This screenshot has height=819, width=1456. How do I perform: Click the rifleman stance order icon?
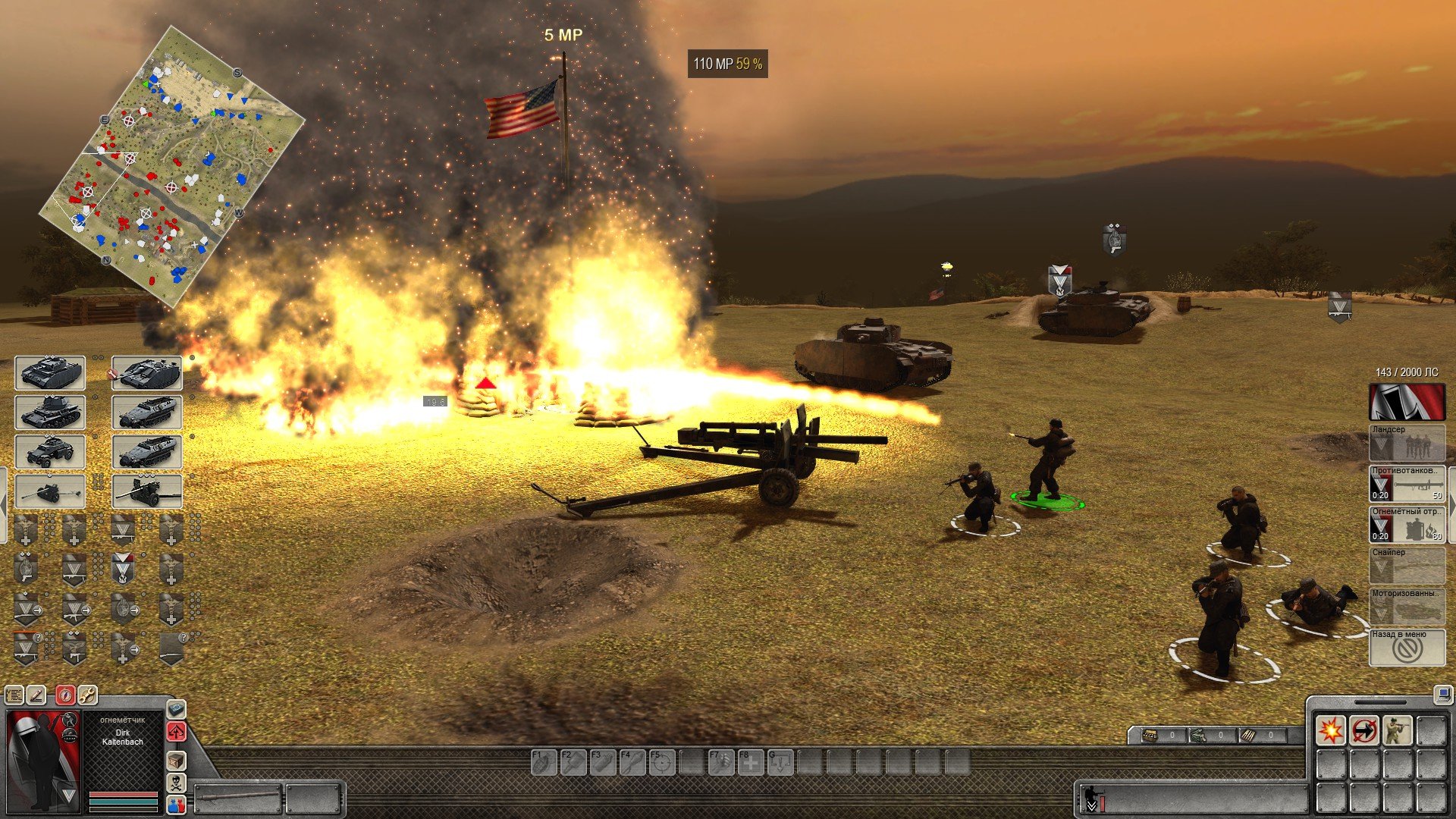1397,731
